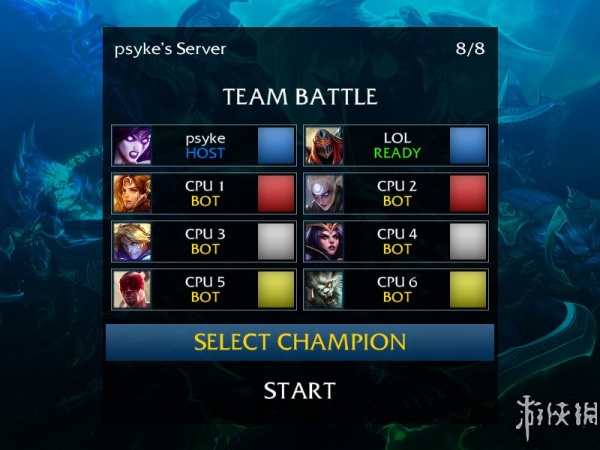Choose the LOL ready player row
600x450 pixels.
tap(397, 145)
